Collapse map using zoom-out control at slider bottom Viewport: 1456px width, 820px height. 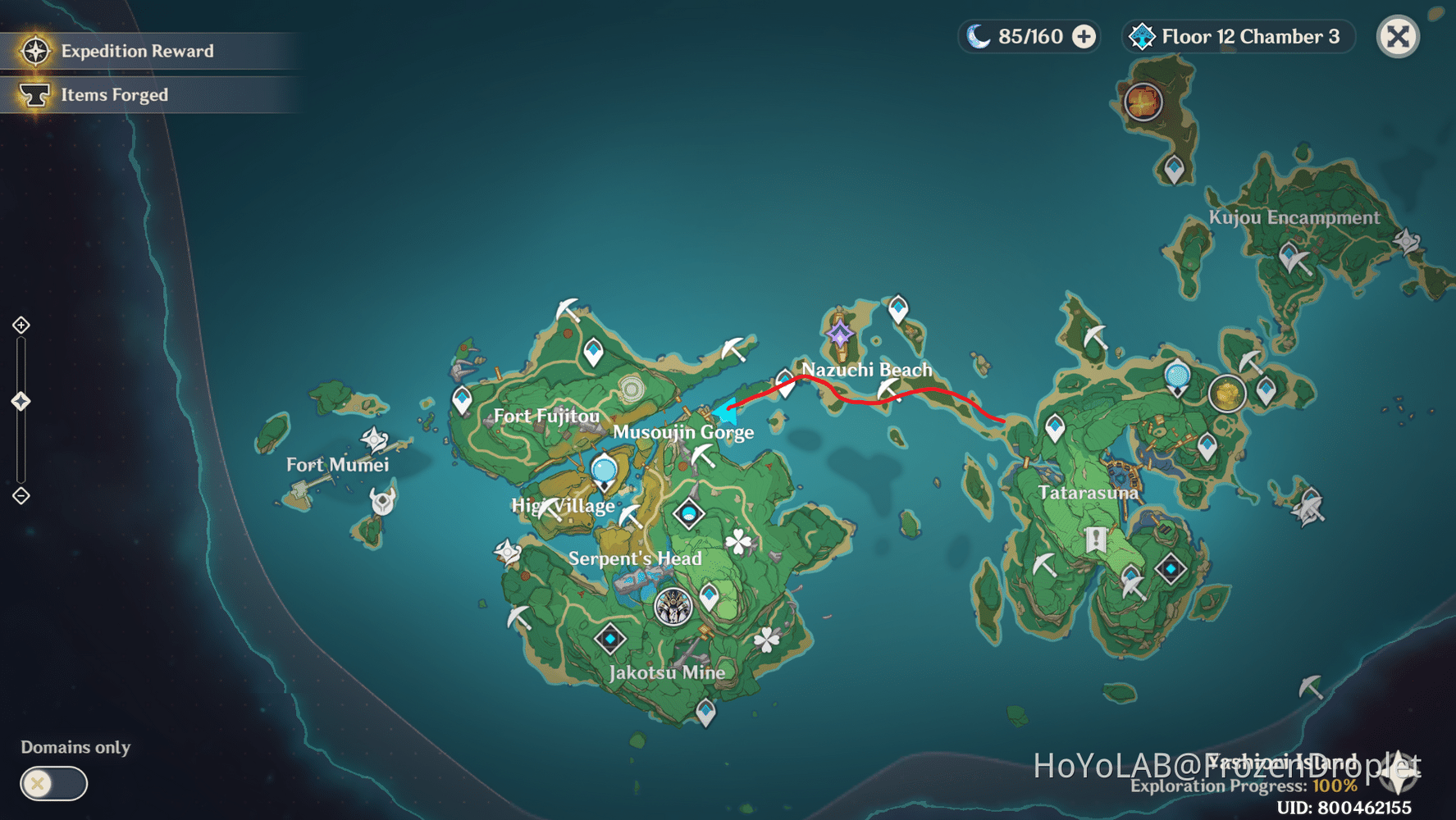pyautogui.click(x=21, y=496)
